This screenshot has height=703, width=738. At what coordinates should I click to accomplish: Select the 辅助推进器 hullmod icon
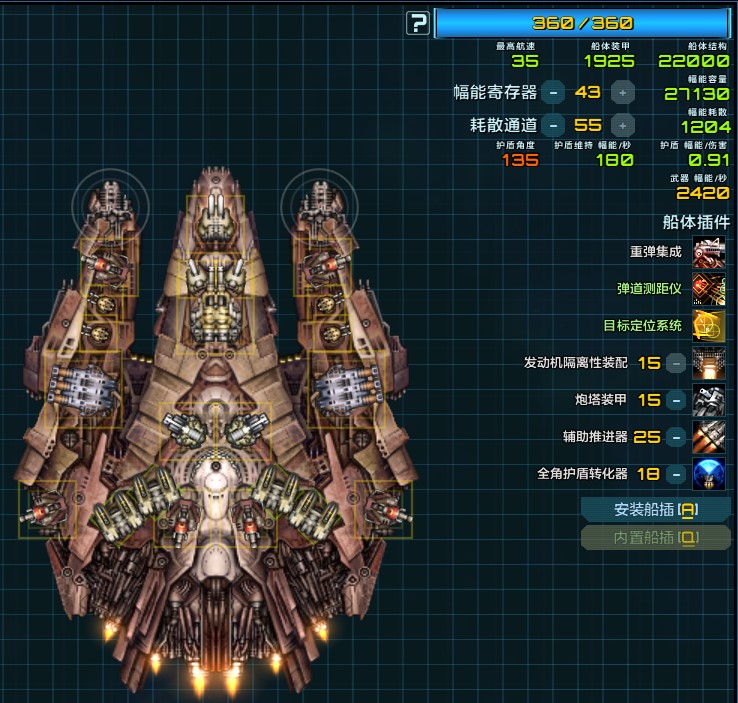[x=709, y=437]
